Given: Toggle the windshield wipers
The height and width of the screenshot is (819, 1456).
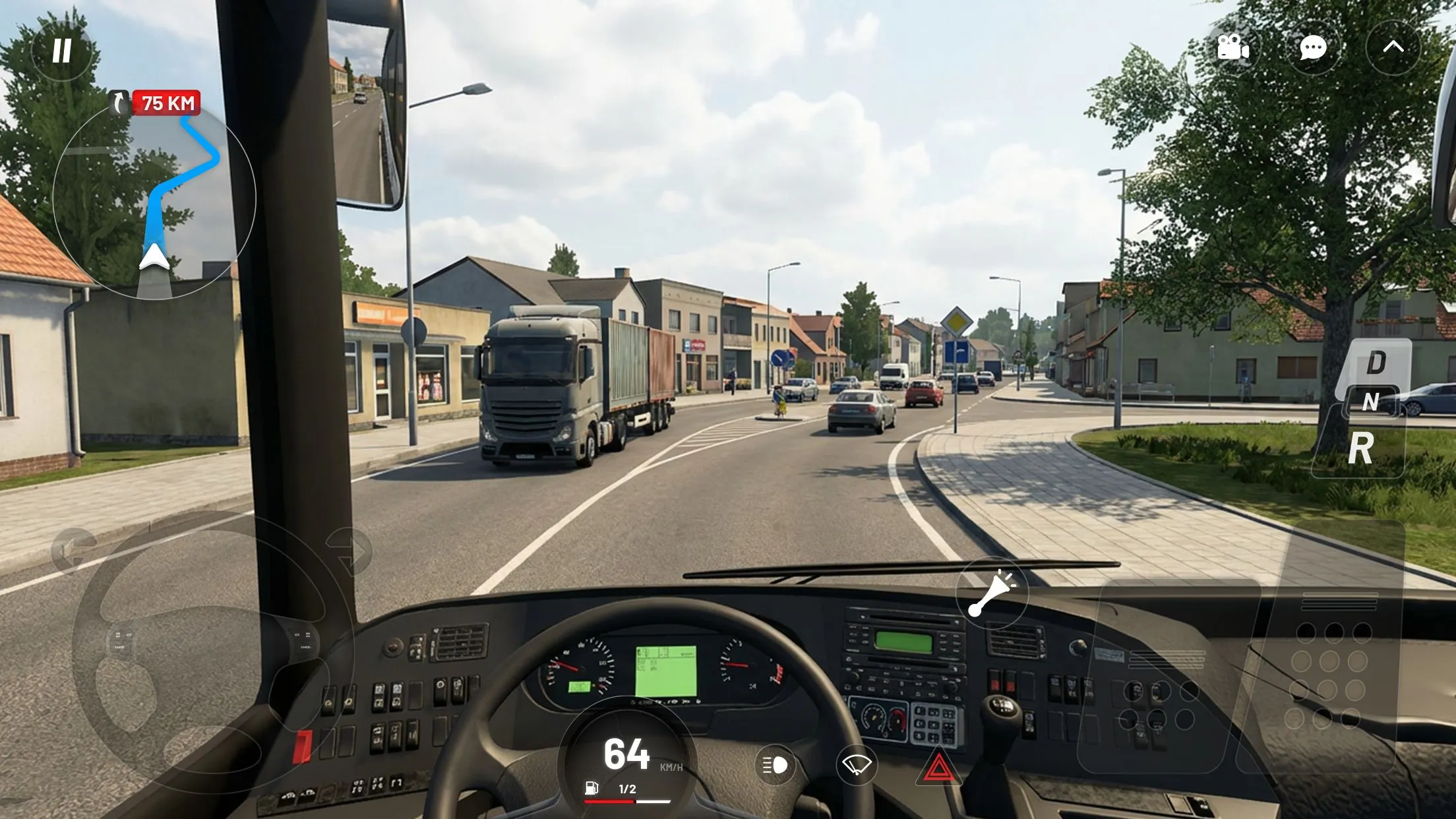Looking at the screenshot, I should click(x=858, y=766).
